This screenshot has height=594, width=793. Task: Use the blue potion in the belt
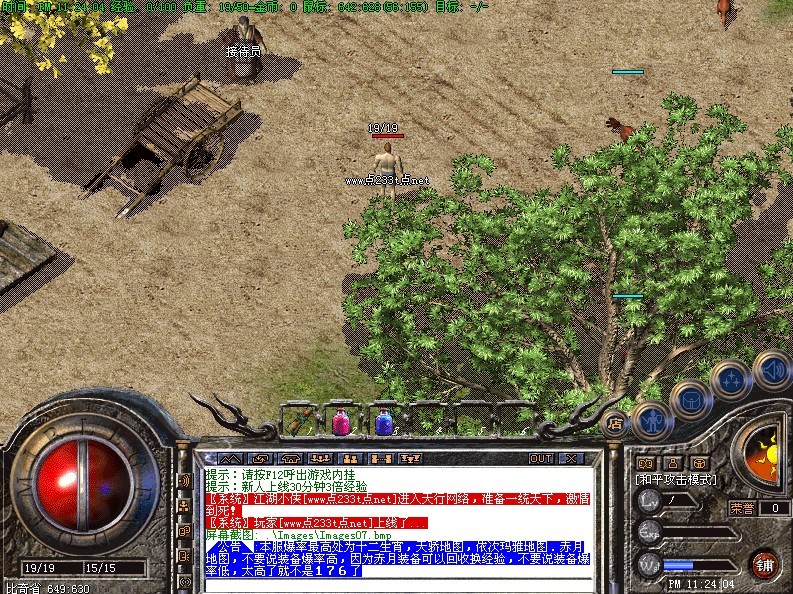coord(383,422)
